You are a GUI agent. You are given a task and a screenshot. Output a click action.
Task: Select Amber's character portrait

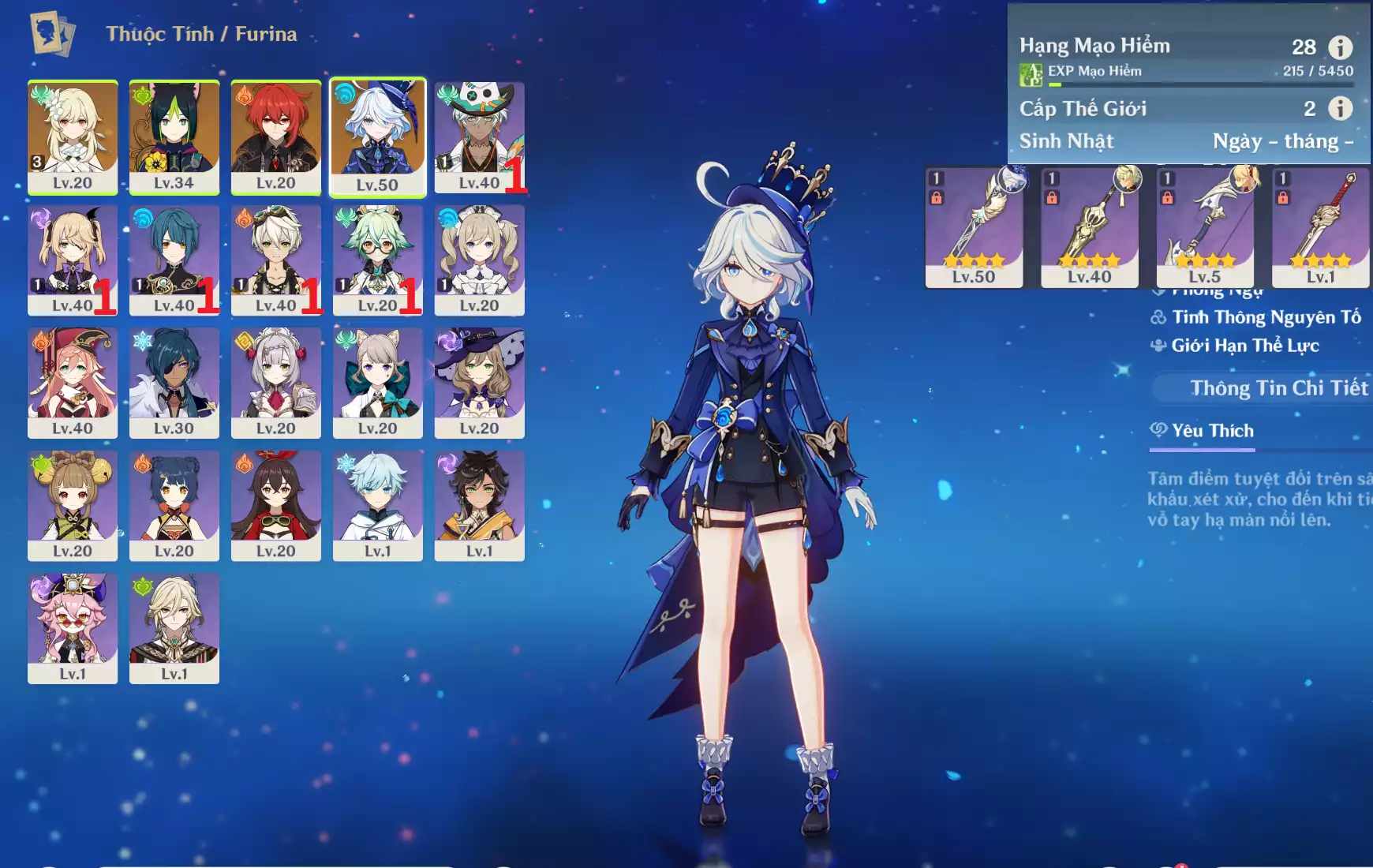click(275, 504)
